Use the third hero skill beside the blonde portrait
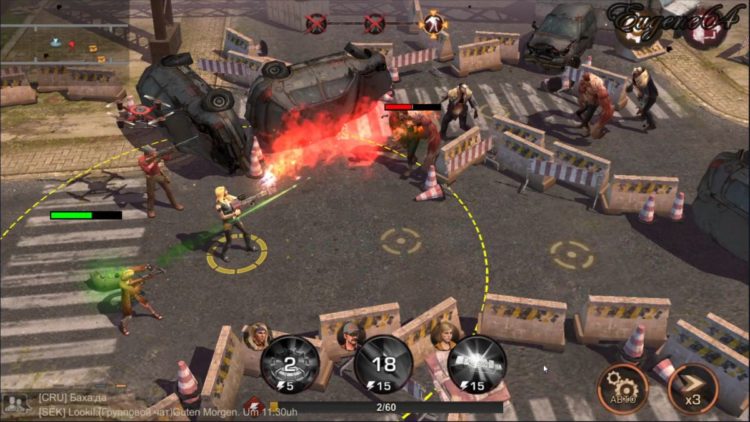The image size is (750, 422). [x=476, y=363]
